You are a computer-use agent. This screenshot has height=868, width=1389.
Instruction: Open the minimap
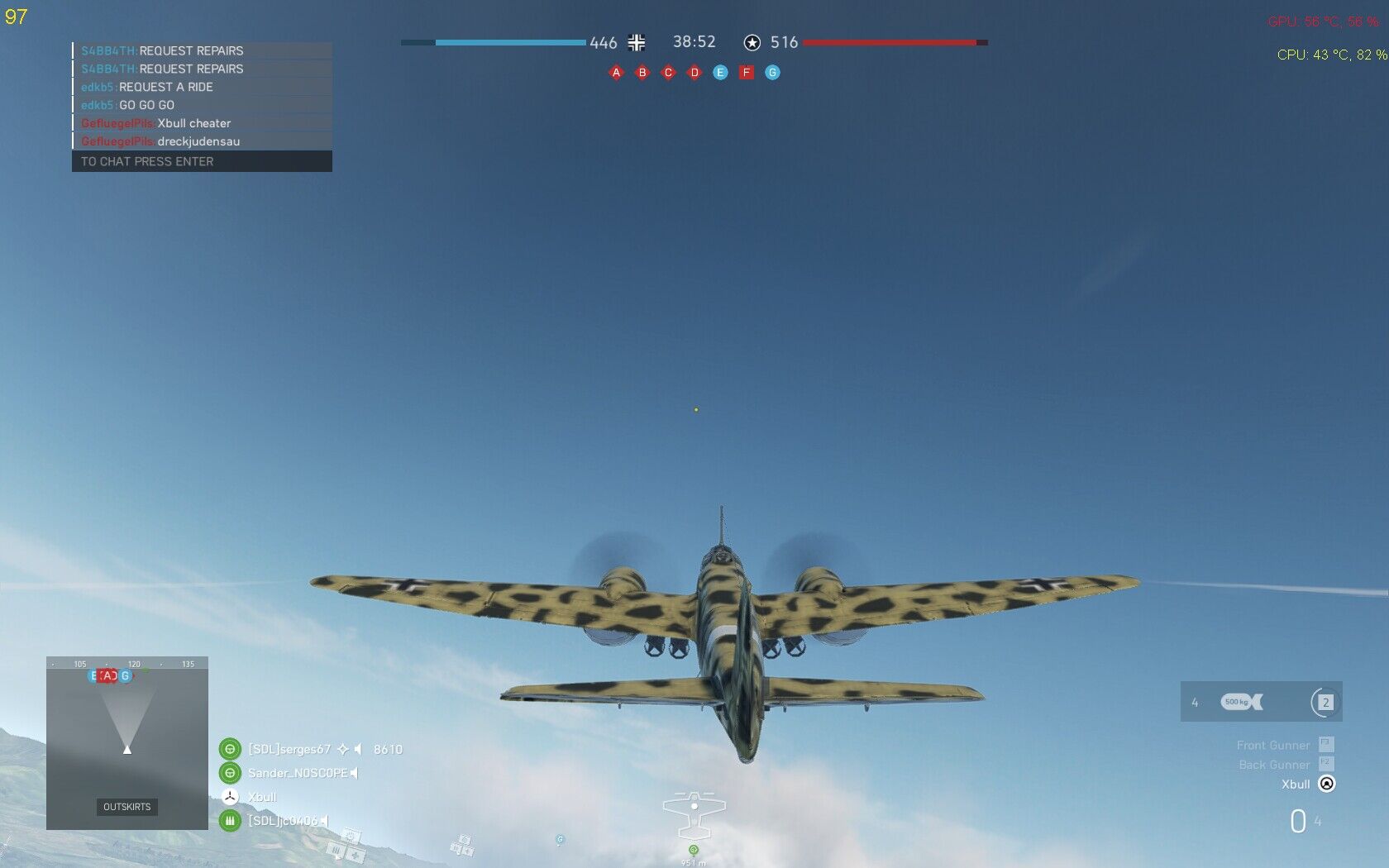(127, 742)
